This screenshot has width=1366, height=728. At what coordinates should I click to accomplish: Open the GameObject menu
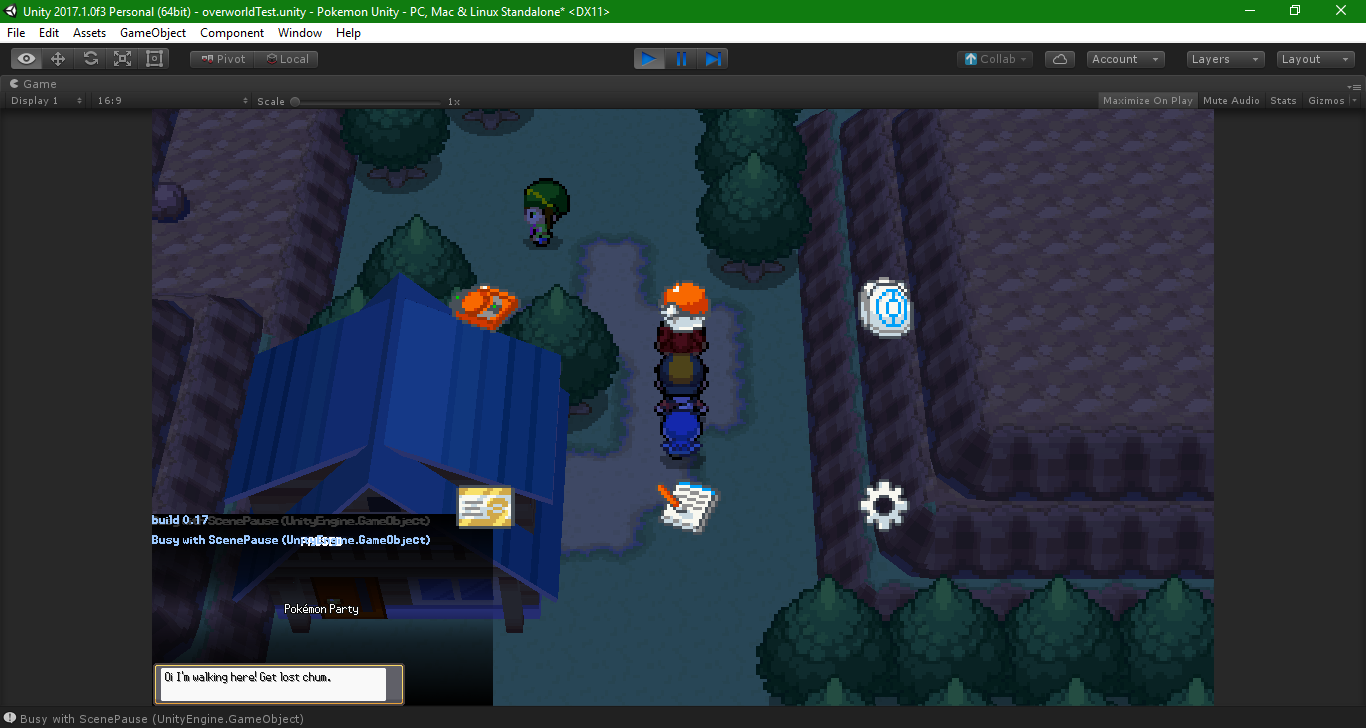(152, 33)
